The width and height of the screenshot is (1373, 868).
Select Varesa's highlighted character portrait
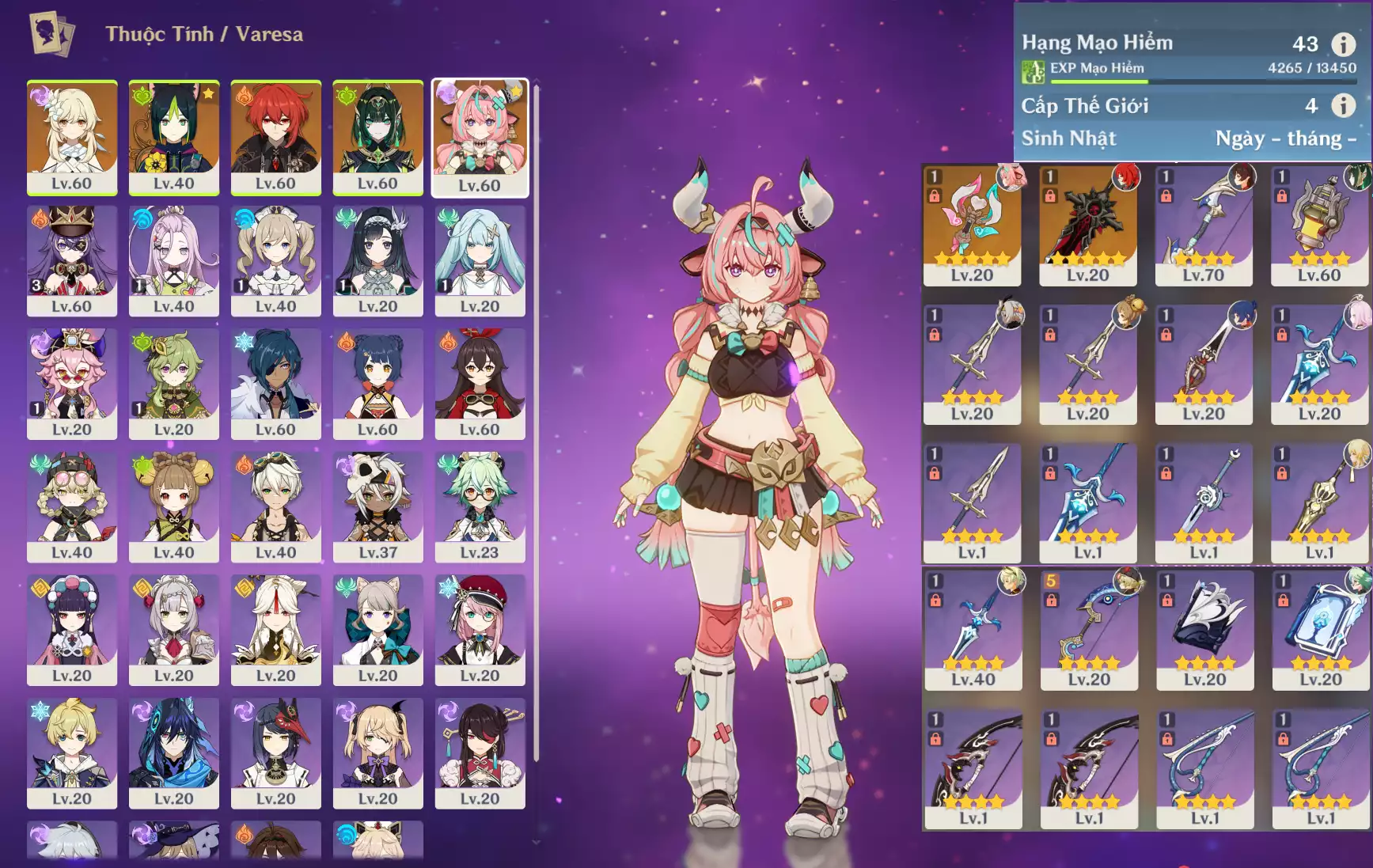coord(480,137)
